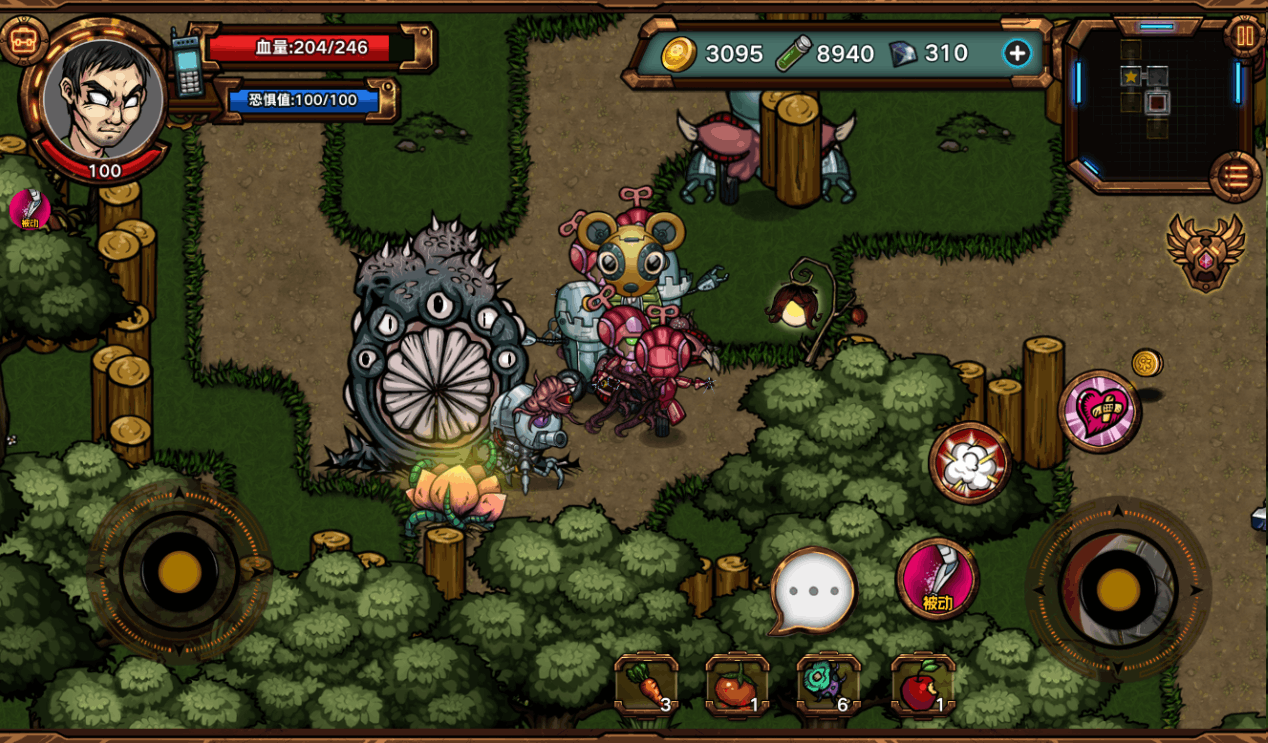
Task: Activate the bandaged heart healing skill
Action: [x=1100, y=410]
